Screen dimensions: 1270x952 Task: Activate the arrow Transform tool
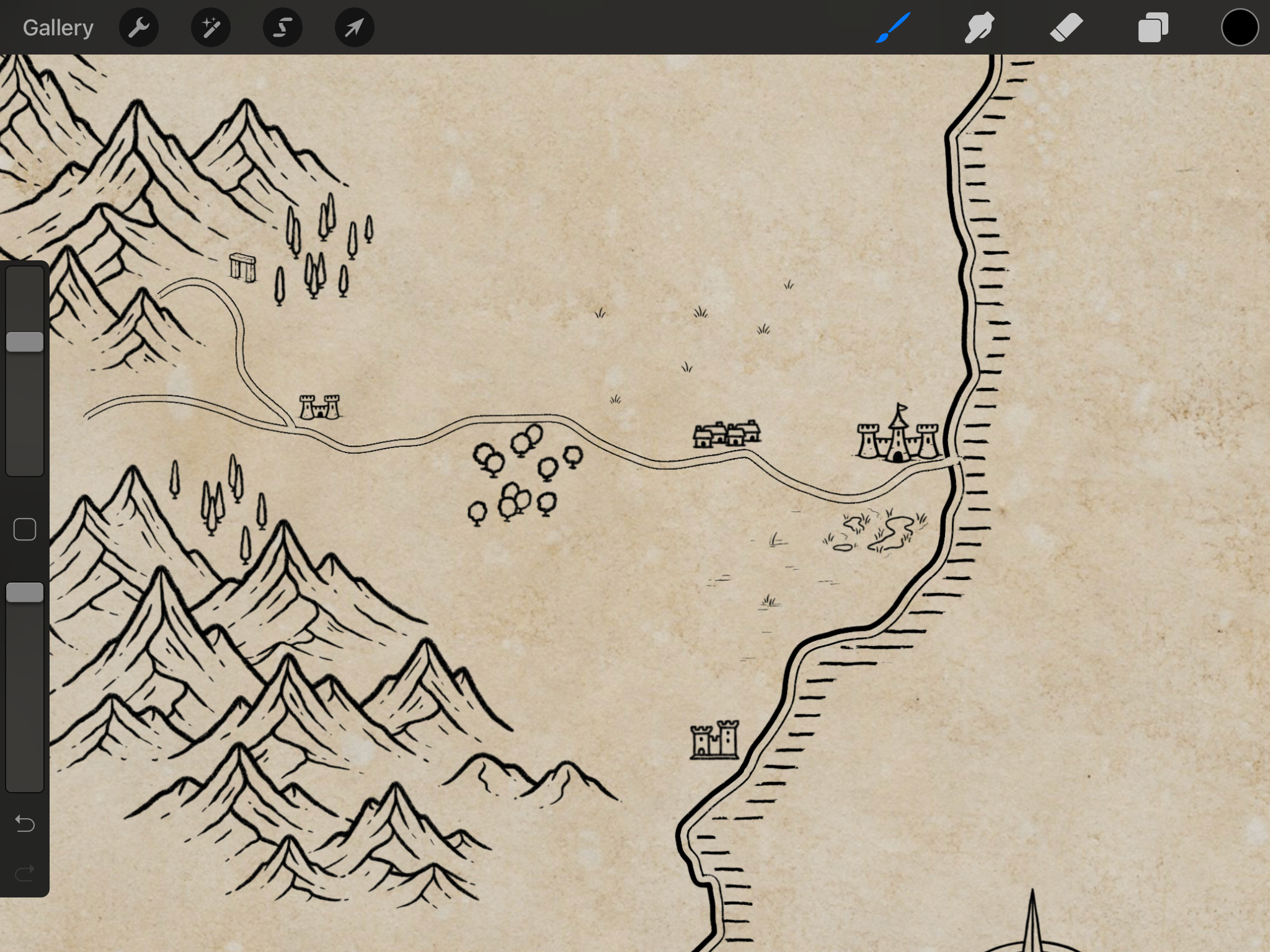click(x=355, y=28)
